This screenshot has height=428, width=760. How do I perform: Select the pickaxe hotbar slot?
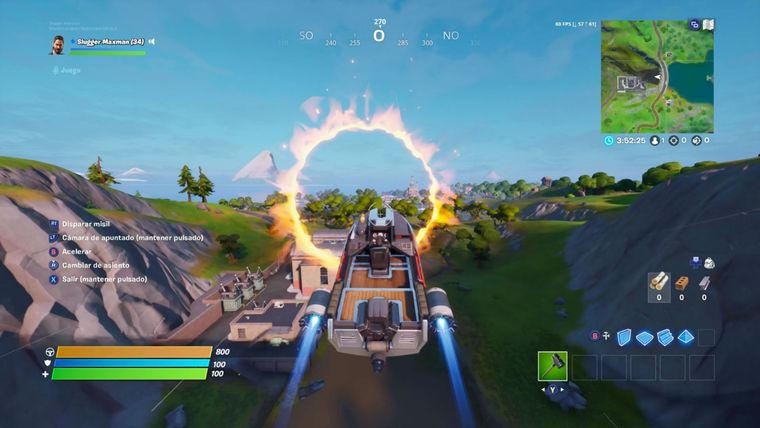[552, 366]
